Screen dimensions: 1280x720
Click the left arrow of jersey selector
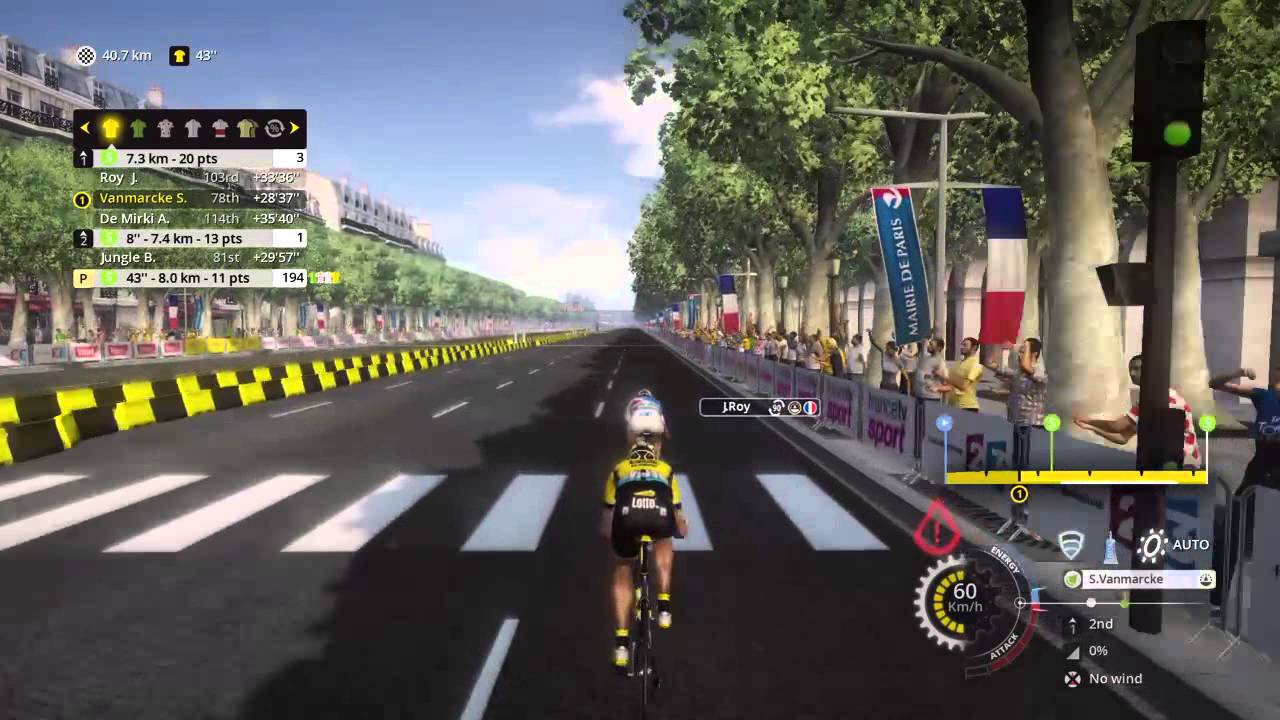(x=85, y=128)
